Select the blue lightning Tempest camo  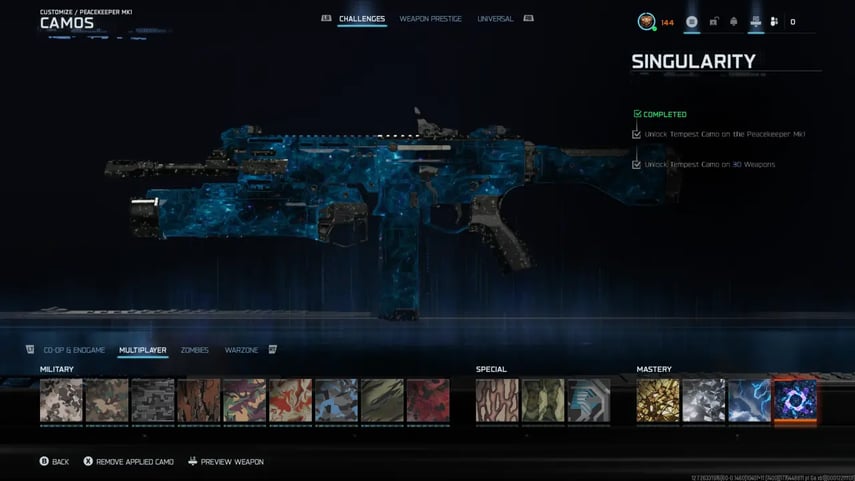[x=750, y=400]
